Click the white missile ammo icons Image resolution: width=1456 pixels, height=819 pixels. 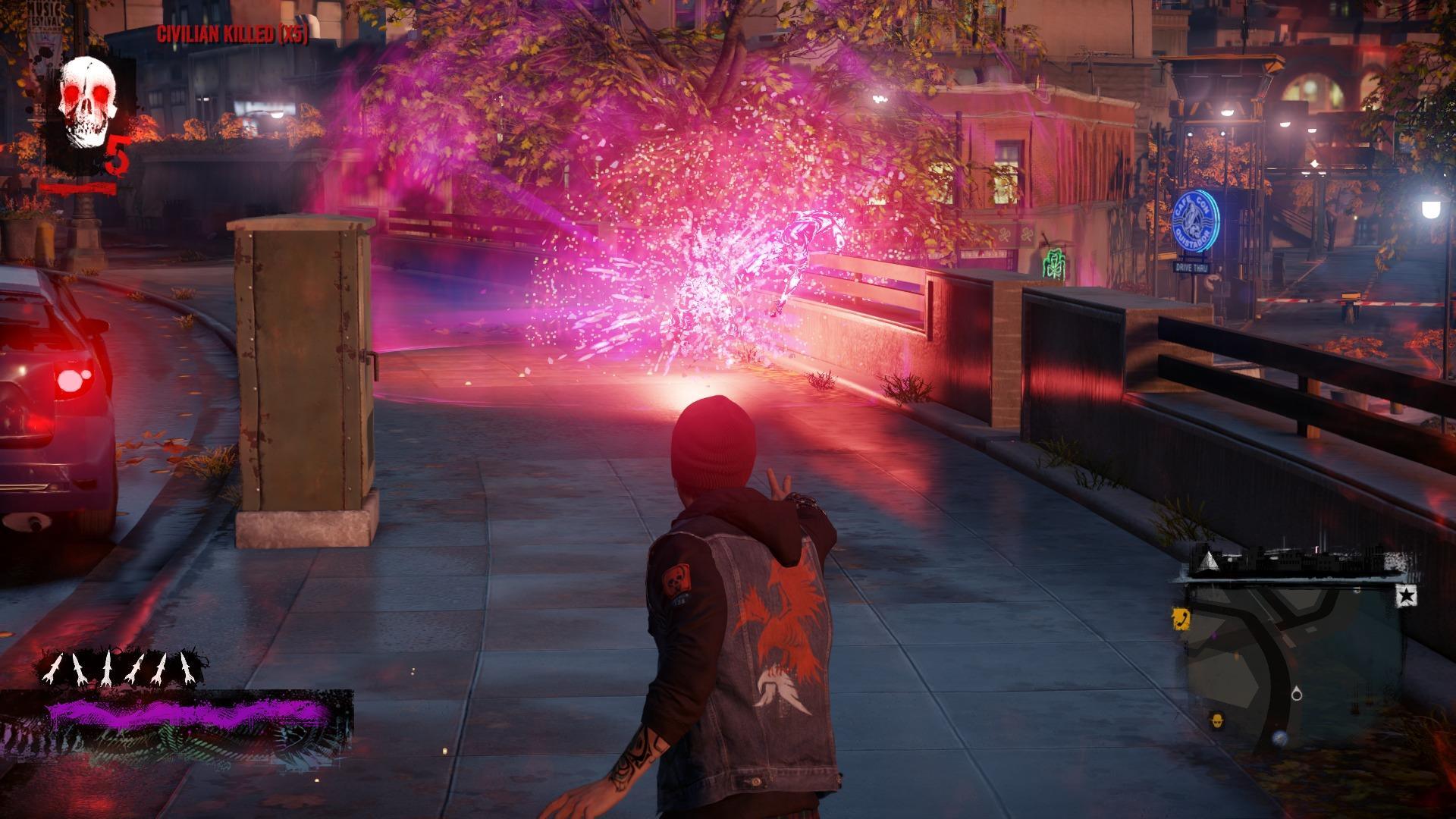pos(124,668)
